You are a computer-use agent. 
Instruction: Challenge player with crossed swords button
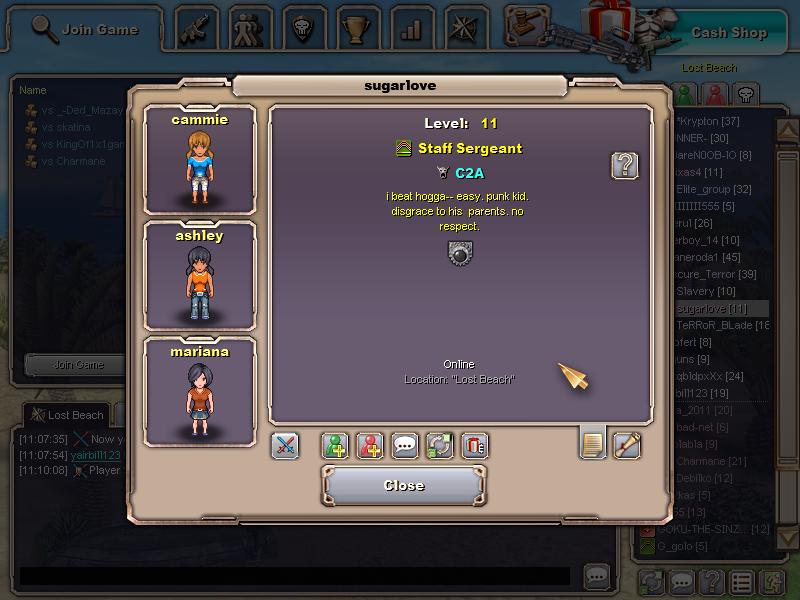tap(285, 446)
